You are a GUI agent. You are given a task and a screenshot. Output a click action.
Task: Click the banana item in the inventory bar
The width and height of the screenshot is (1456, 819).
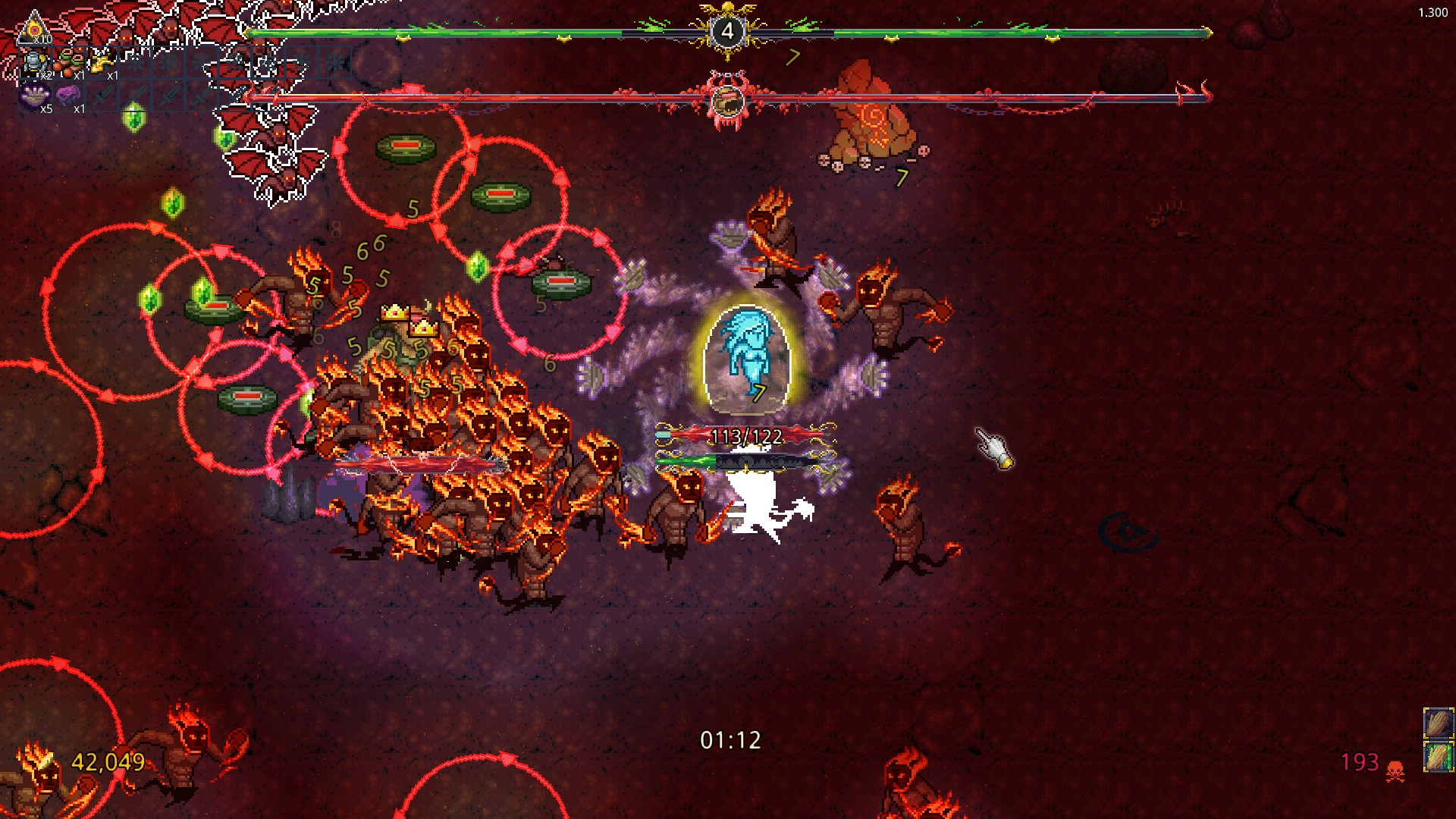click(102, 62)
